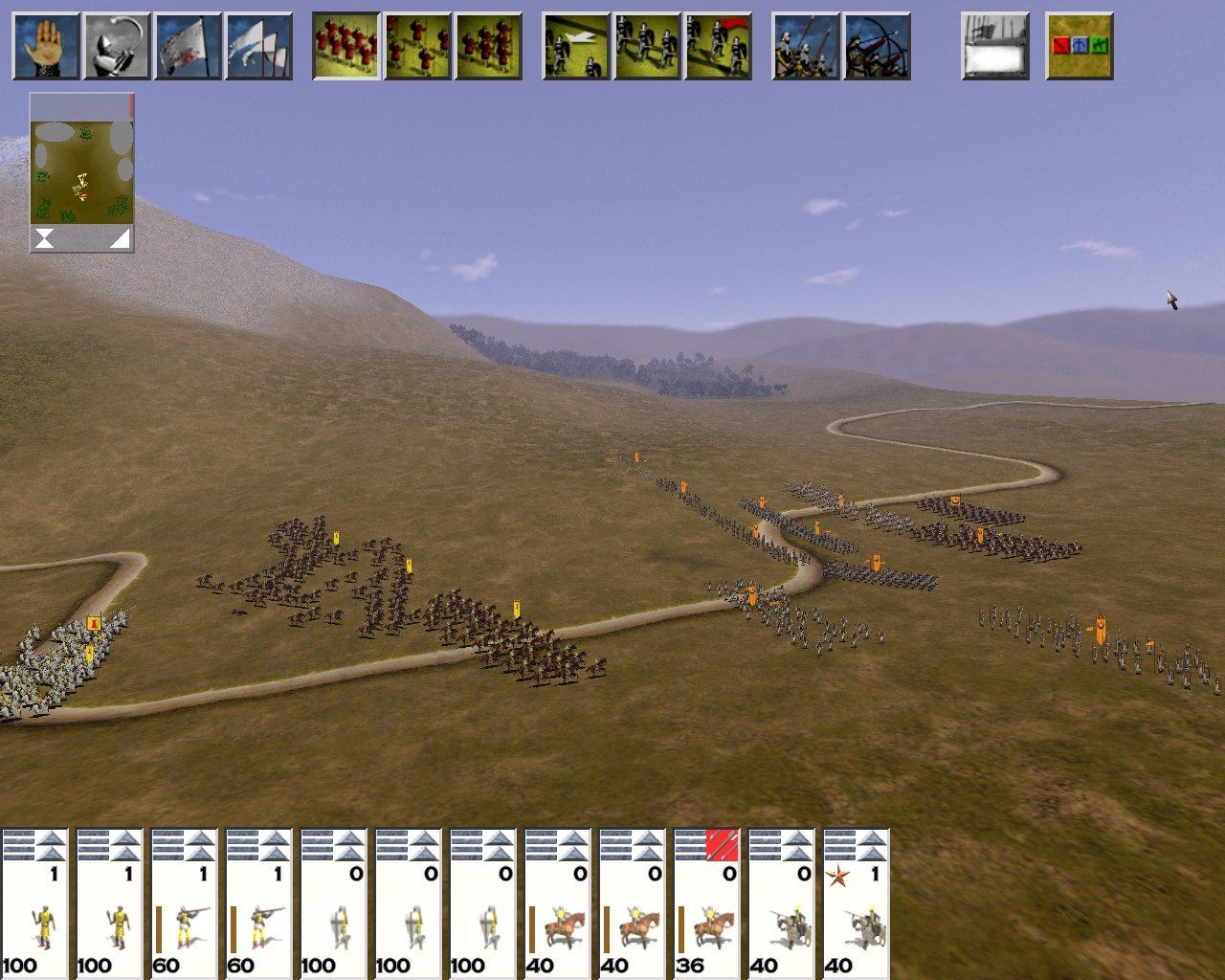Click the raised hand halt order icon
The image size is (1225, 980).
pos(45,45)
